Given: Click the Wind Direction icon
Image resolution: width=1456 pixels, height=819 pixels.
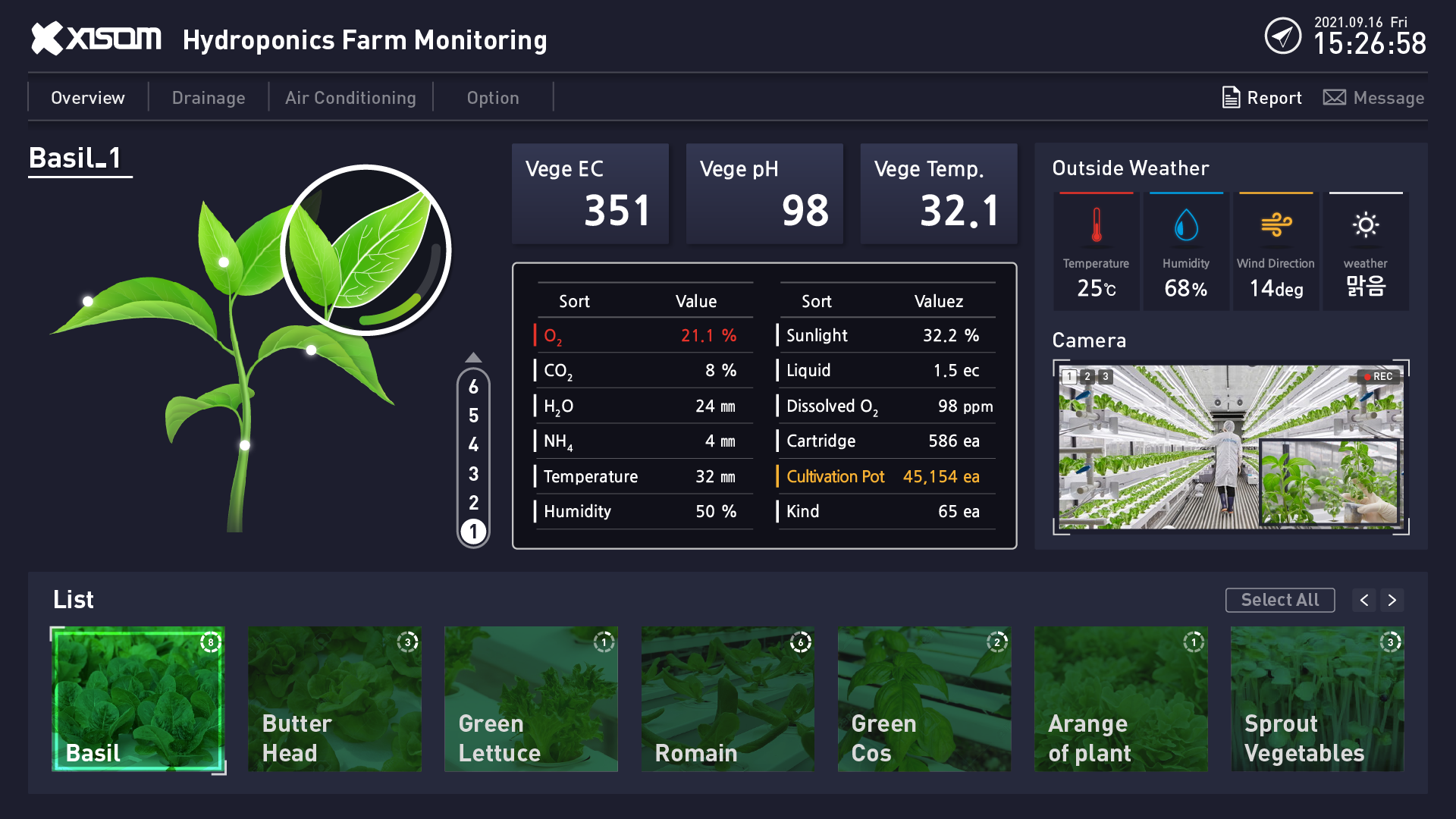Looking at the screenshot, I should (1276, 224).
